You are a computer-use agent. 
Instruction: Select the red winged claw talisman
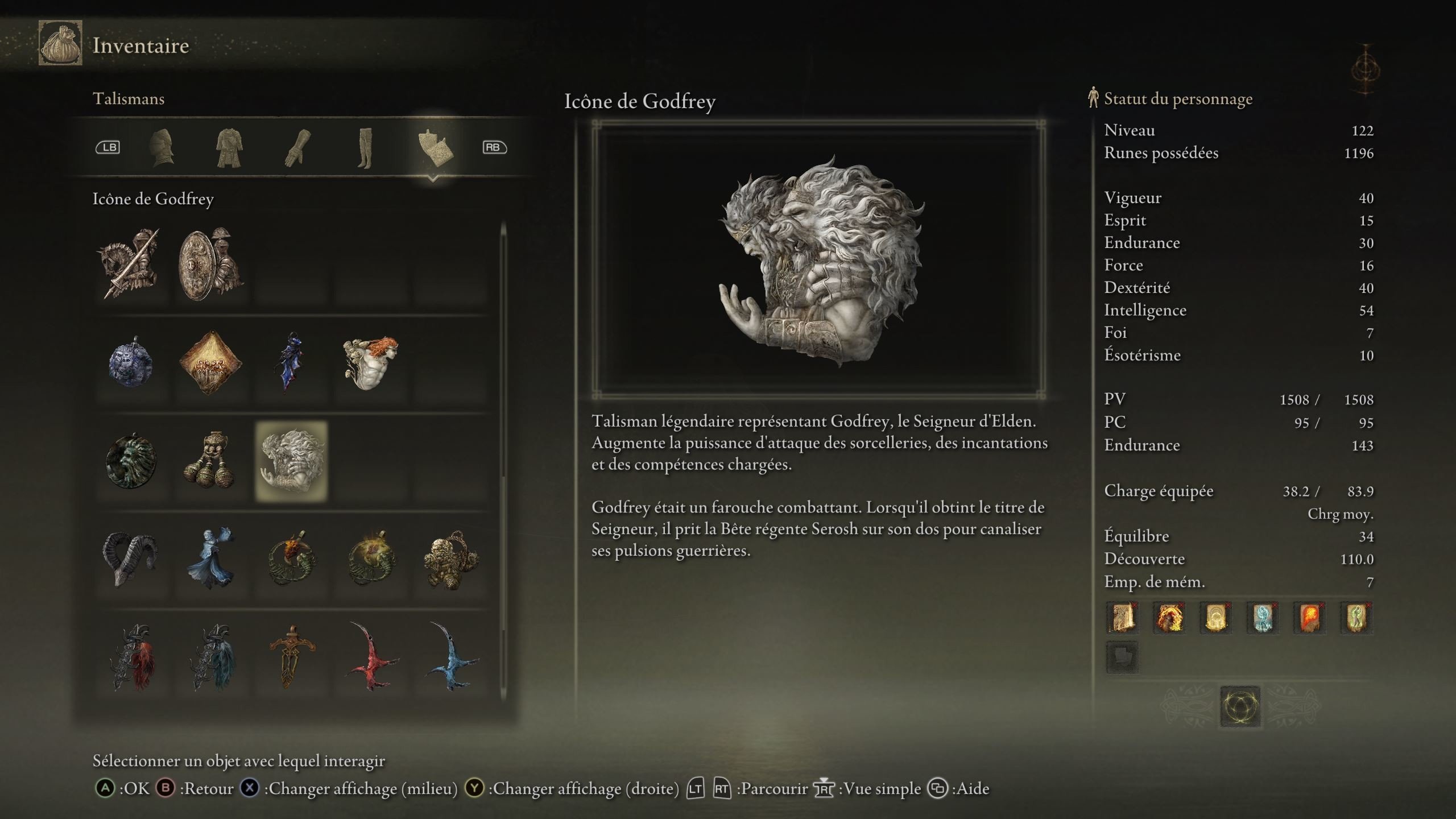(x=371, y=657)
